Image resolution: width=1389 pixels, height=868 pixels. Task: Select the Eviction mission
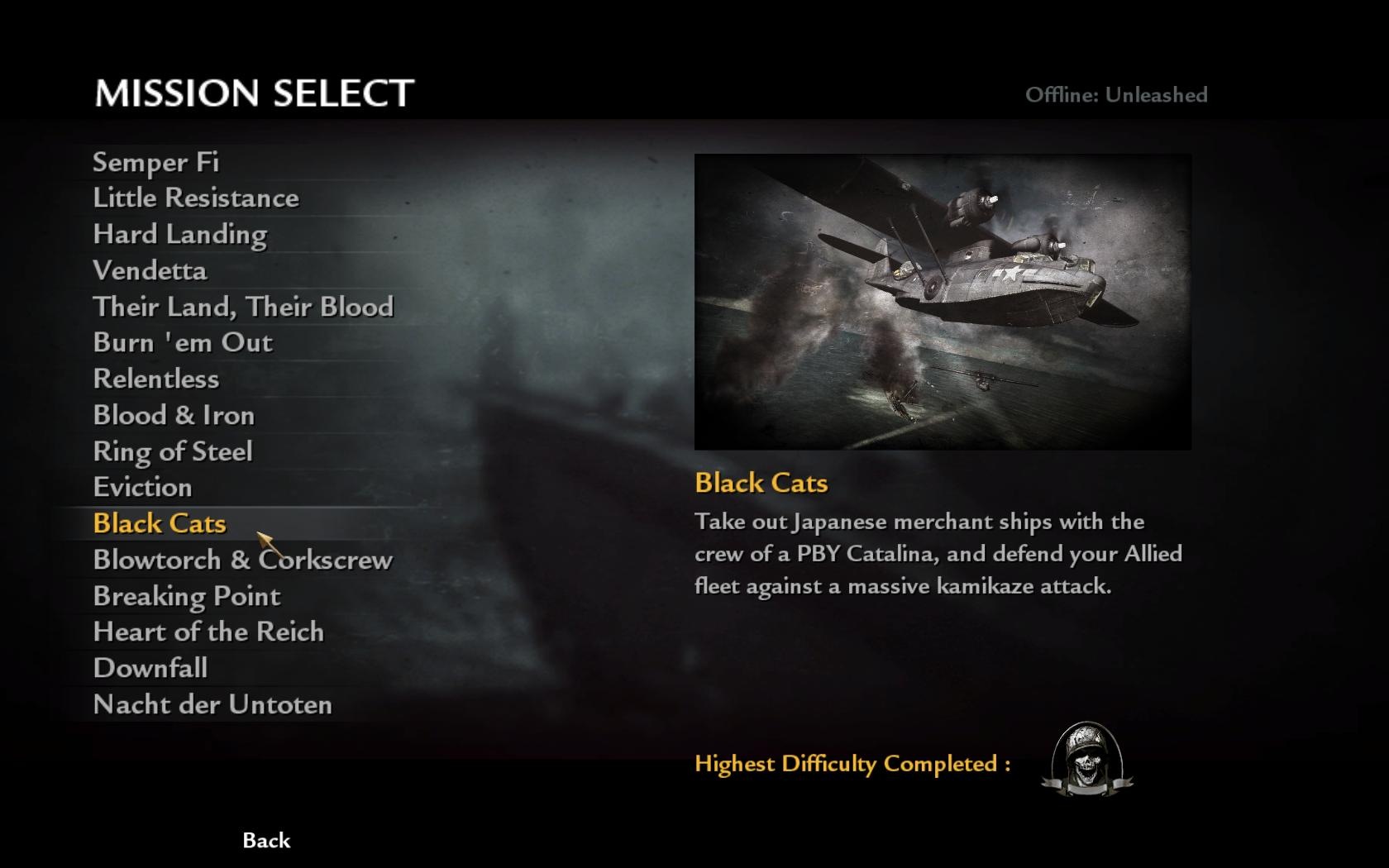coord(142,488)
